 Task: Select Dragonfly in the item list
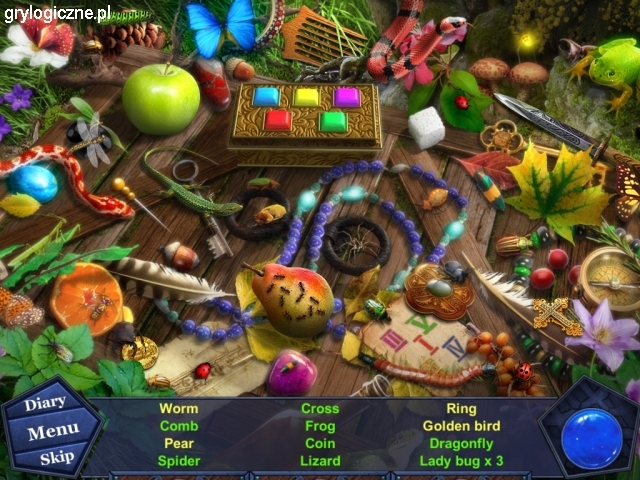(461, 443)
